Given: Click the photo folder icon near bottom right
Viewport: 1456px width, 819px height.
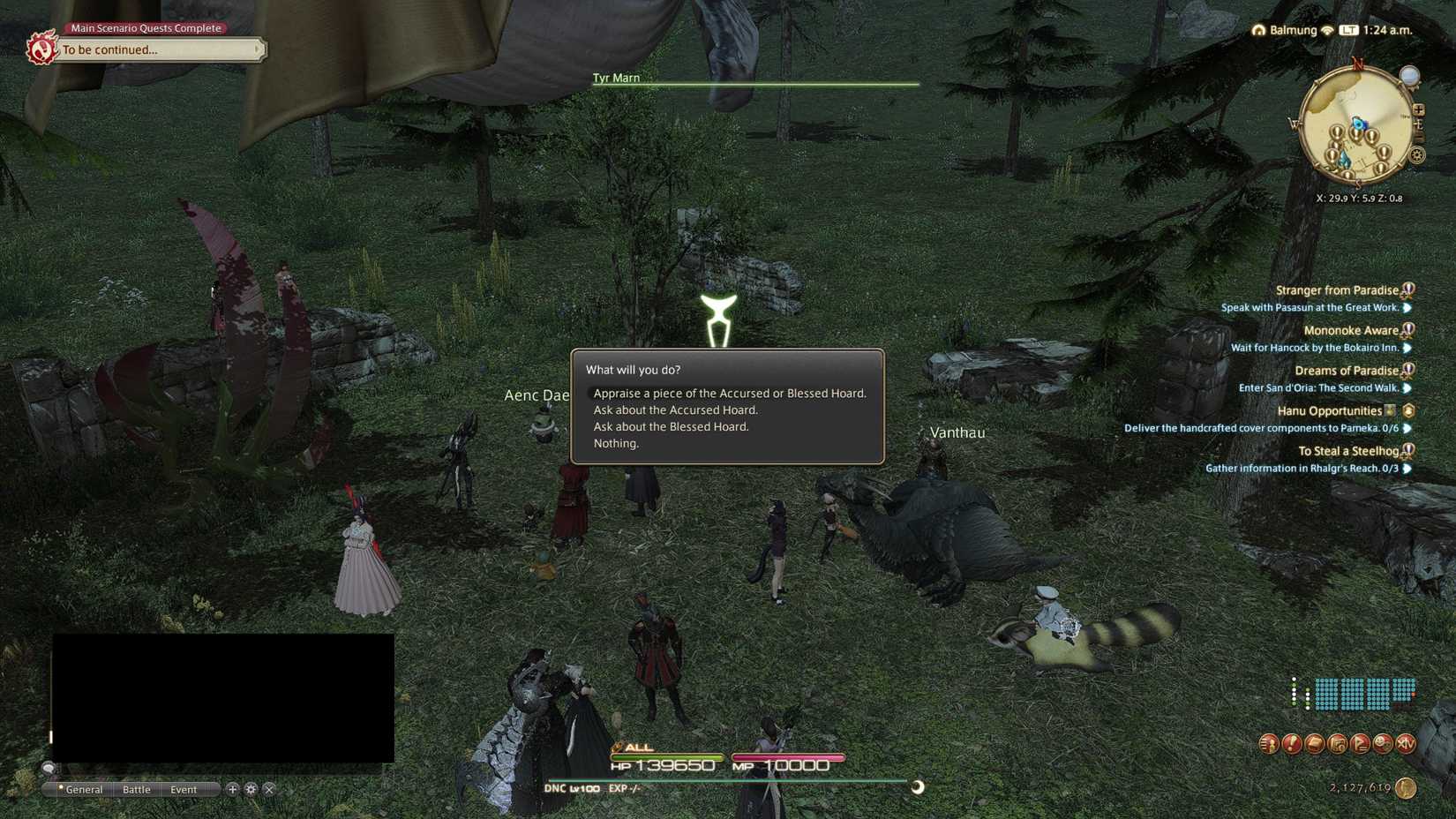Looking at the screenshot, I should pyautogui.click(x=1338, y=744).
